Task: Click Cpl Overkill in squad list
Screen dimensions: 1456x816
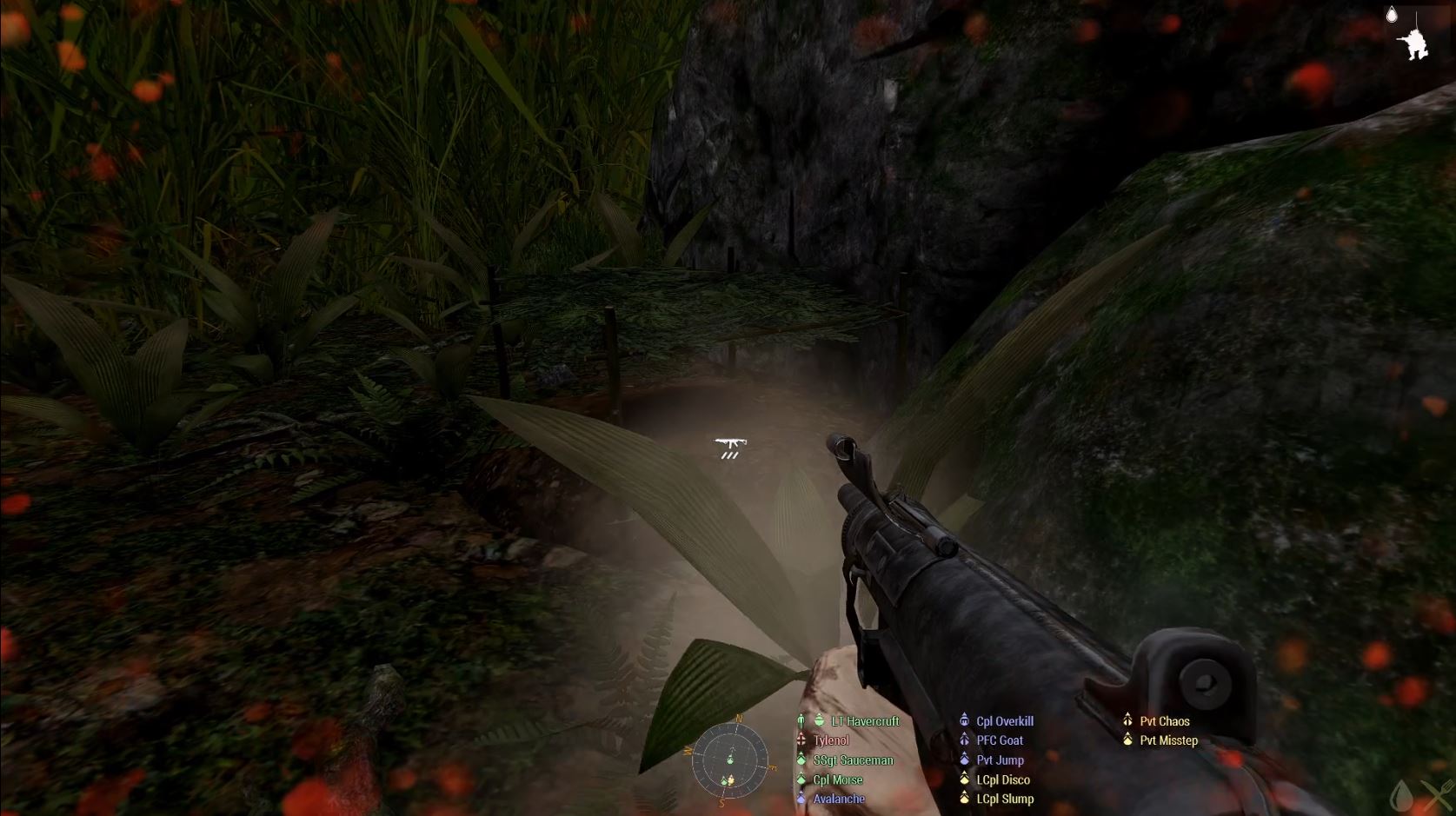Action: (1004, 721)
